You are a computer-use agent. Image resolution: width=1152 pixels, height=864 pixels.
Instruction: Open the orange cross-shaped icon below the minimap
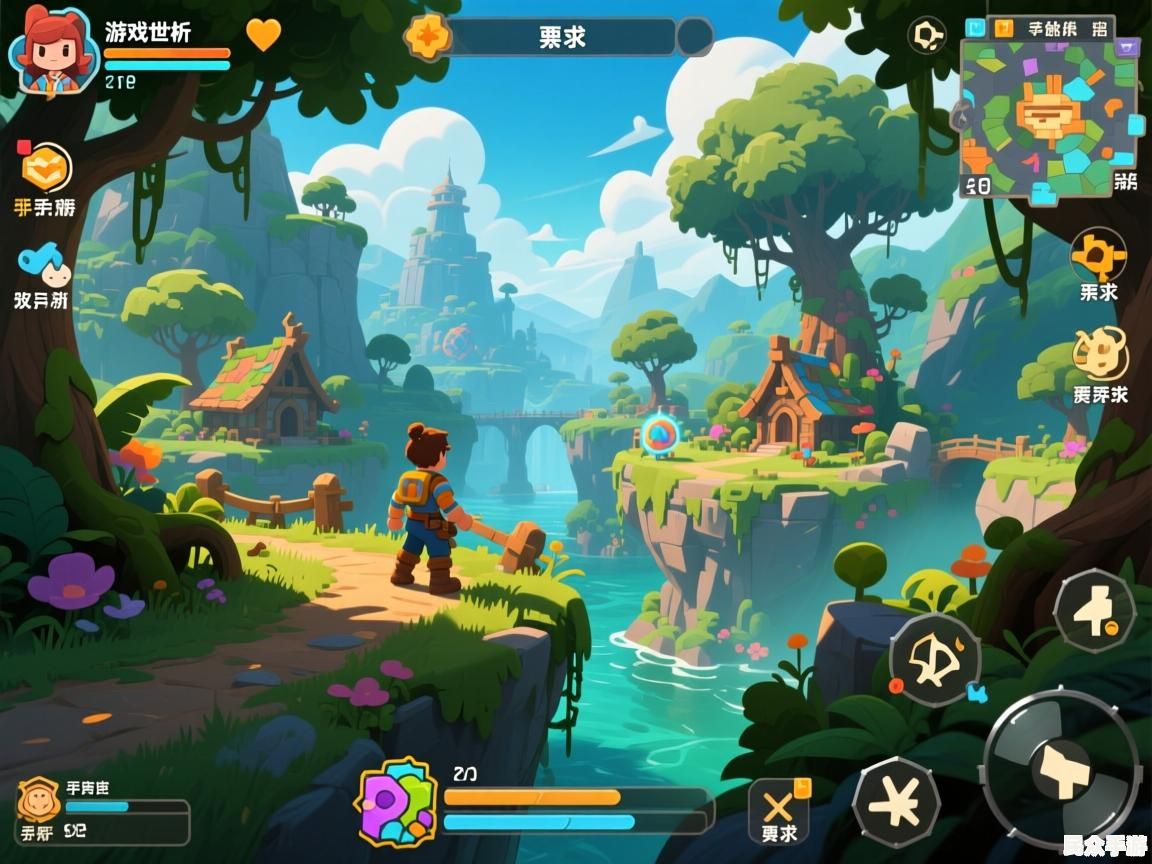(x=1098, y=255)
